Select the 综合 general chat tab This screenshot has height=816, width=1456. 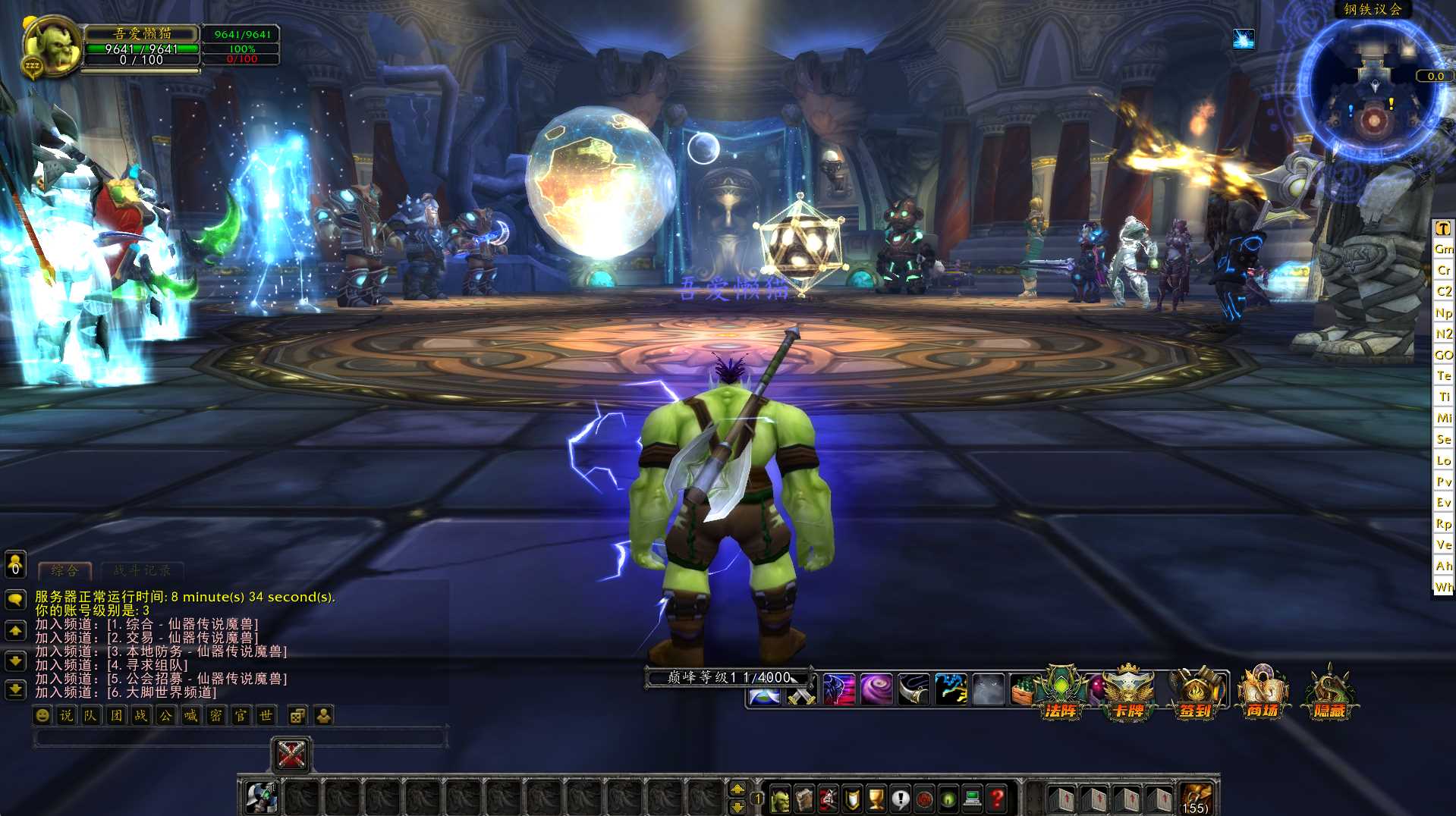tap(64, 570)
